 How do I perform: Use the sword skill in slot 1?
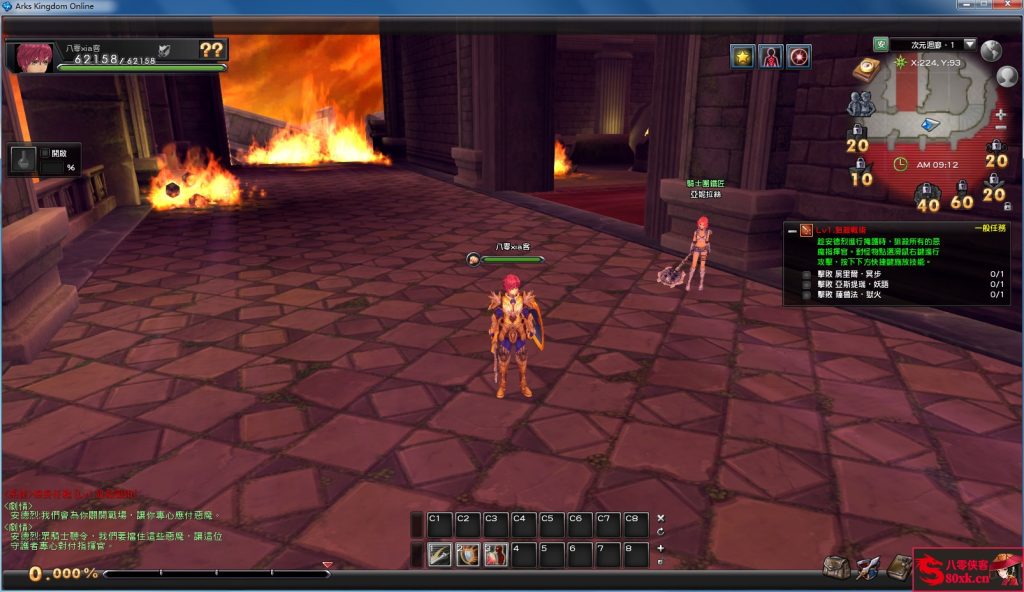[439, 554]
